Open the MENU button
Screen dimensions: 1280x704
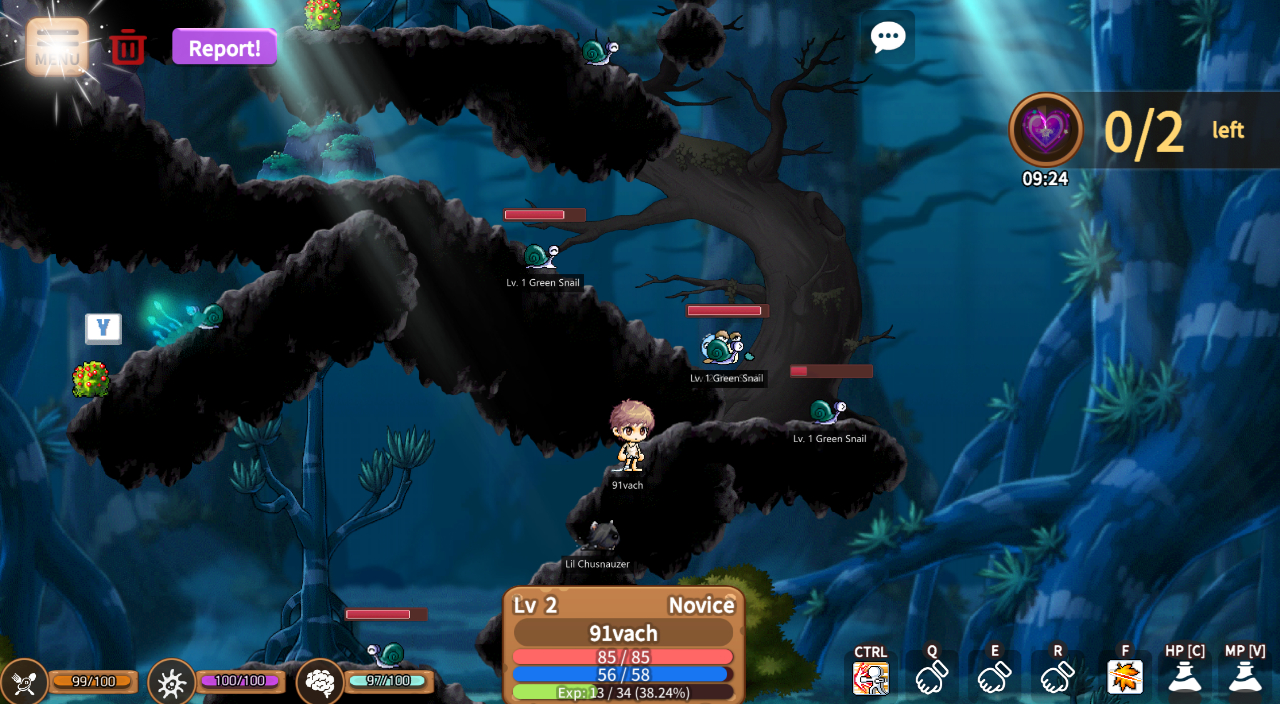57,46
